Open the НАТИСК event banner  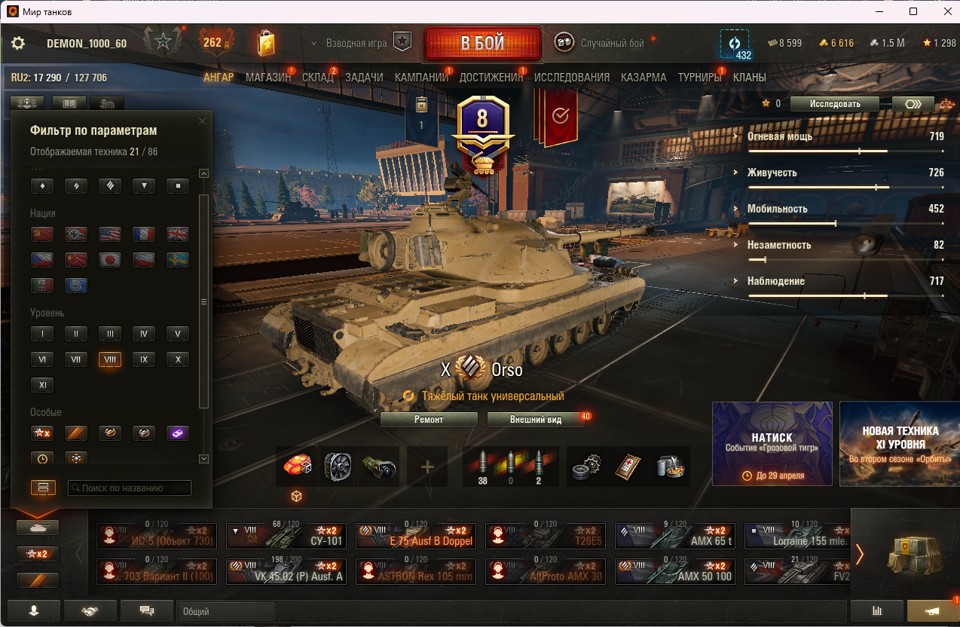point(771,444)
